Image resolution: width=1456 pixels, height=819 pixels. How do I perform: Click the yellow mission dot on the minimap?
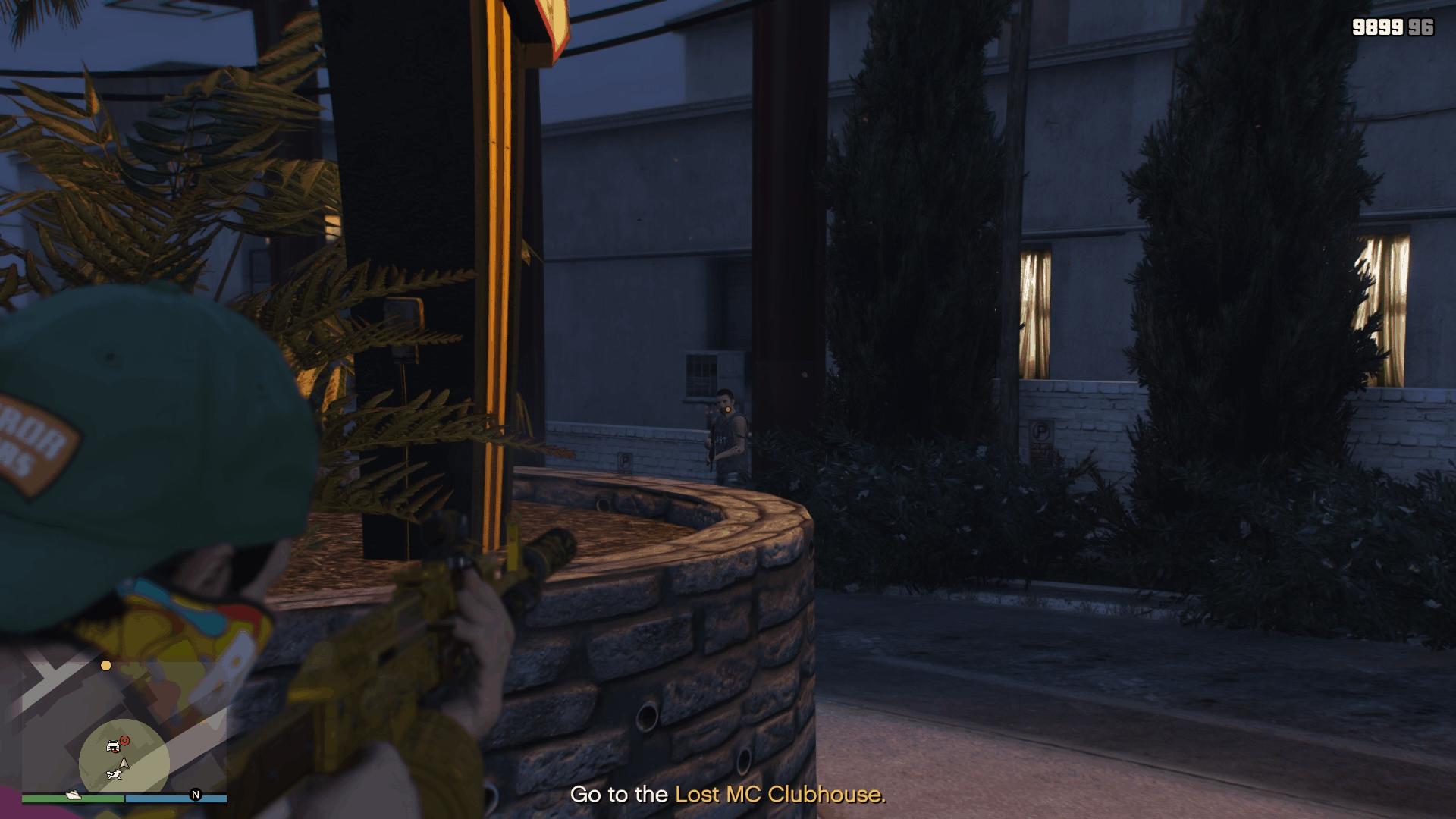pyautogui.click(x=105, y=666)
